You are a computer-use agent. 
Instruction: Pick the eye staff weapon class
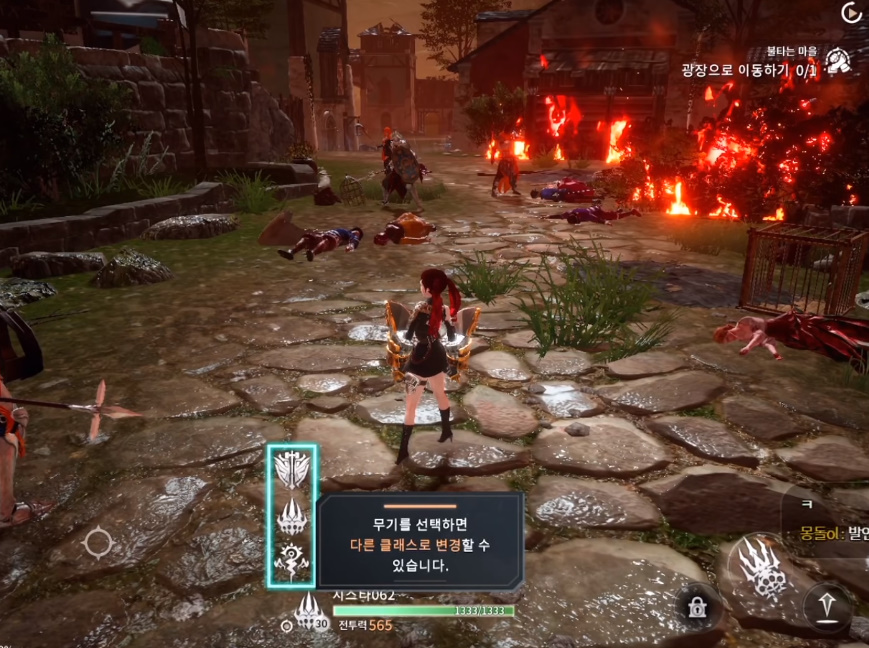[x=292, y=564]
